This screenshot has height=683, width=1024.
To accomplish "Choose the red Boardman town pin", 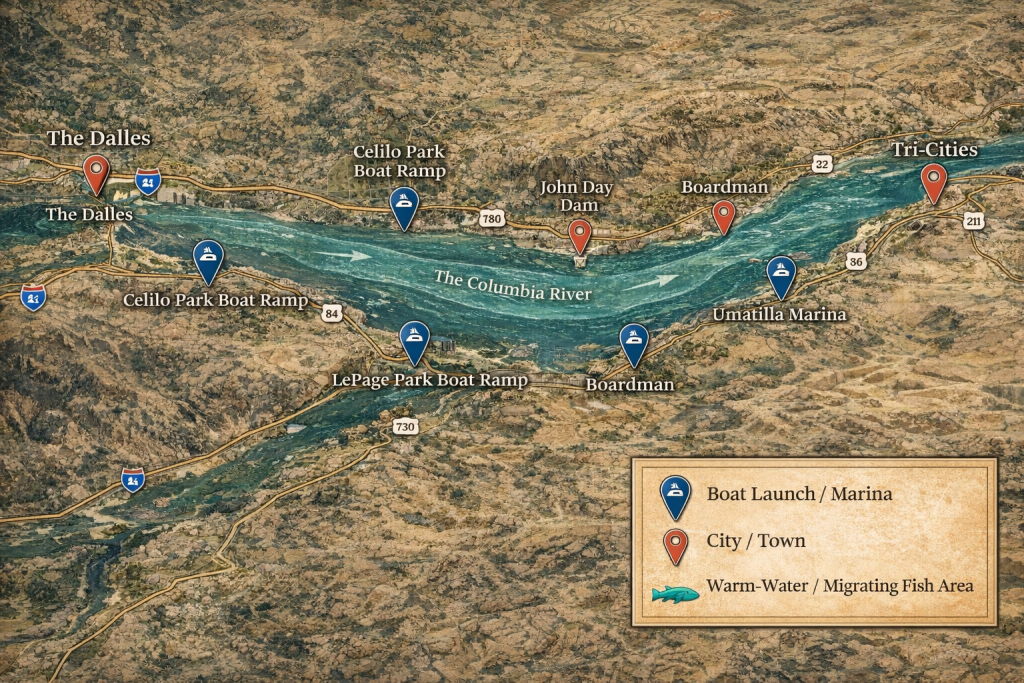I will click(723, 215).
